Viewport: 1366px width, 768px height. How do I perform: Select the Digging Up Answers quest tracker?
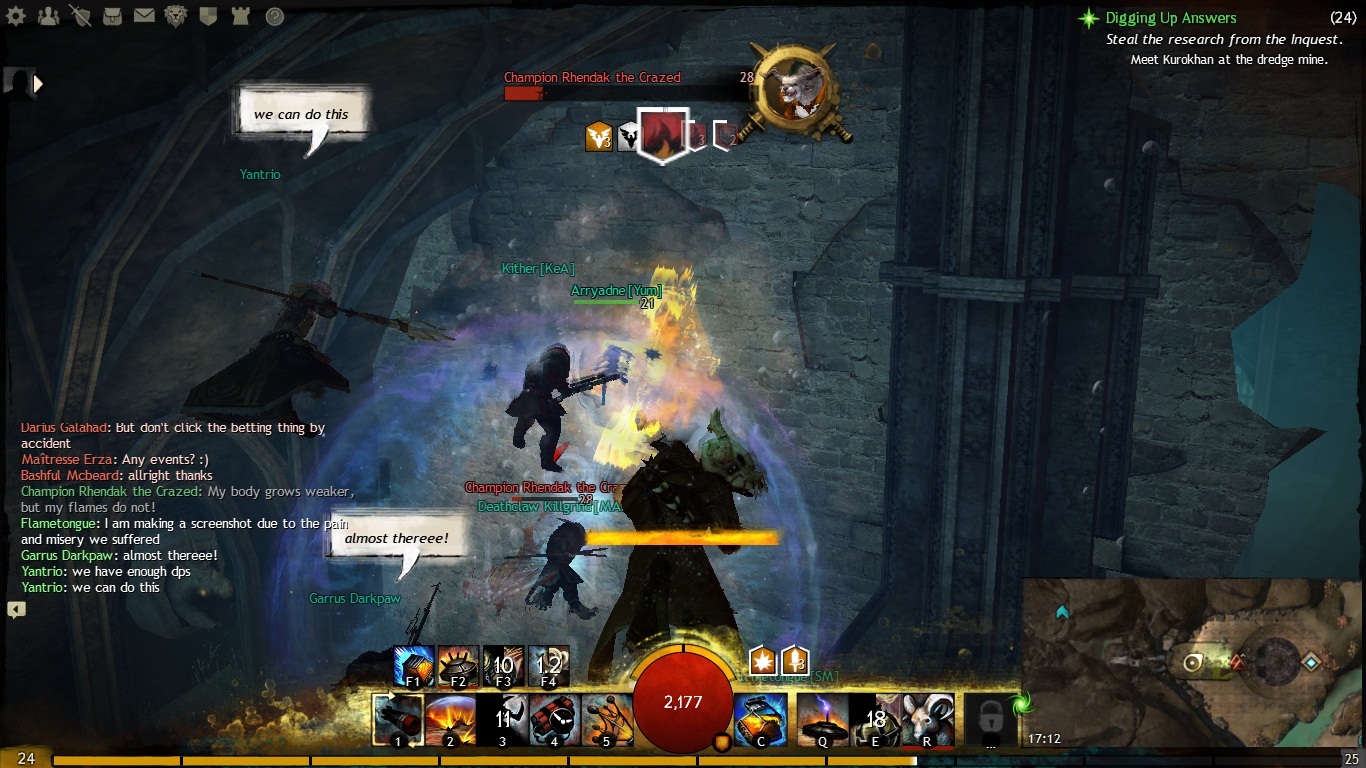click(x=1170, y=18)
